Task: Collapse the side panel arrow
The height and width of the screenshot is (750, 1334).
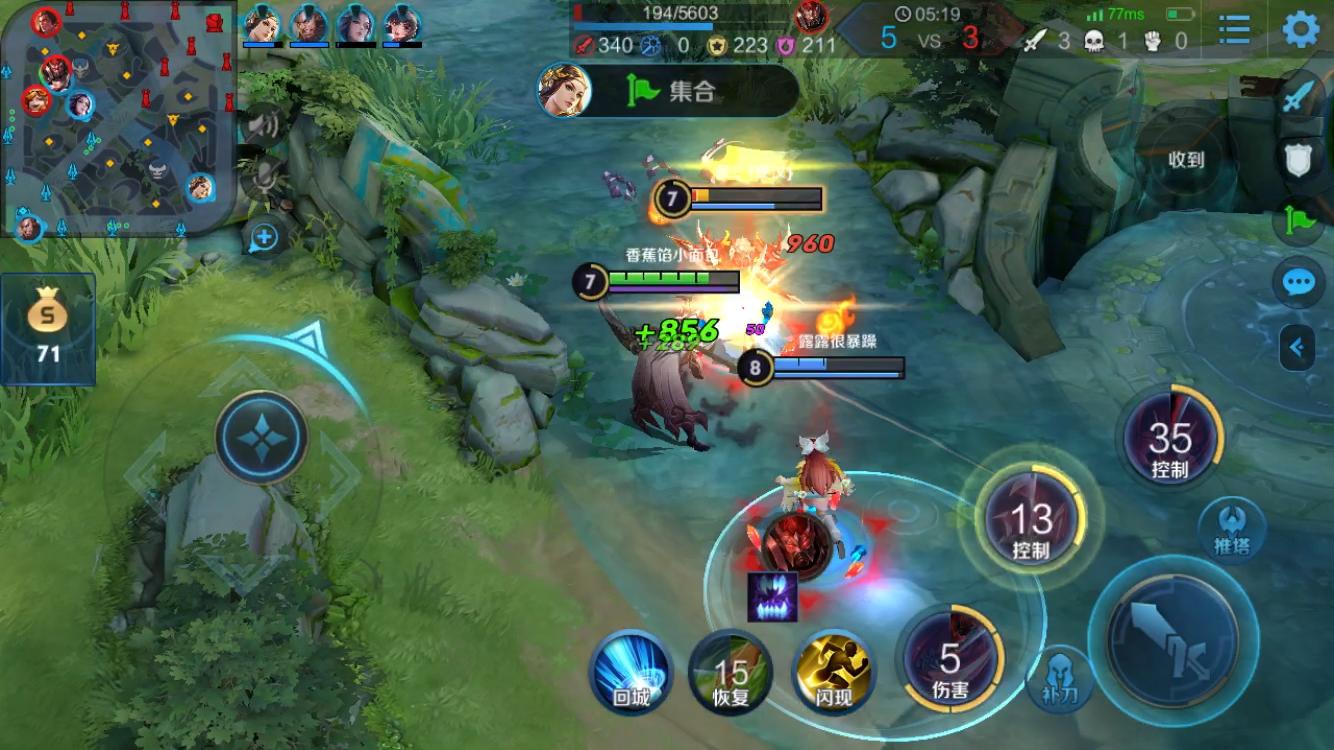Action: point(1297,348)
